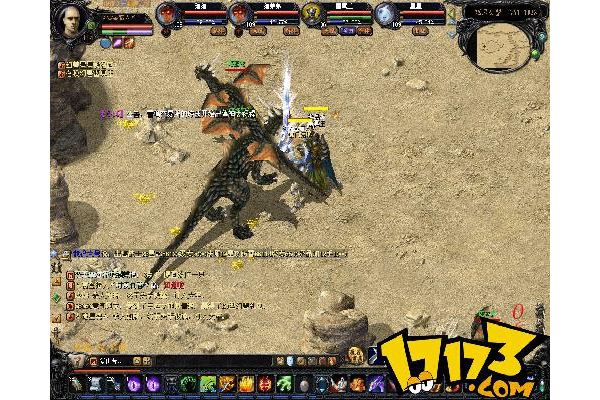This screenshot has width=600, height=400.
Task: Select the pale white-haired party member portrait
Action: (387, 14)
